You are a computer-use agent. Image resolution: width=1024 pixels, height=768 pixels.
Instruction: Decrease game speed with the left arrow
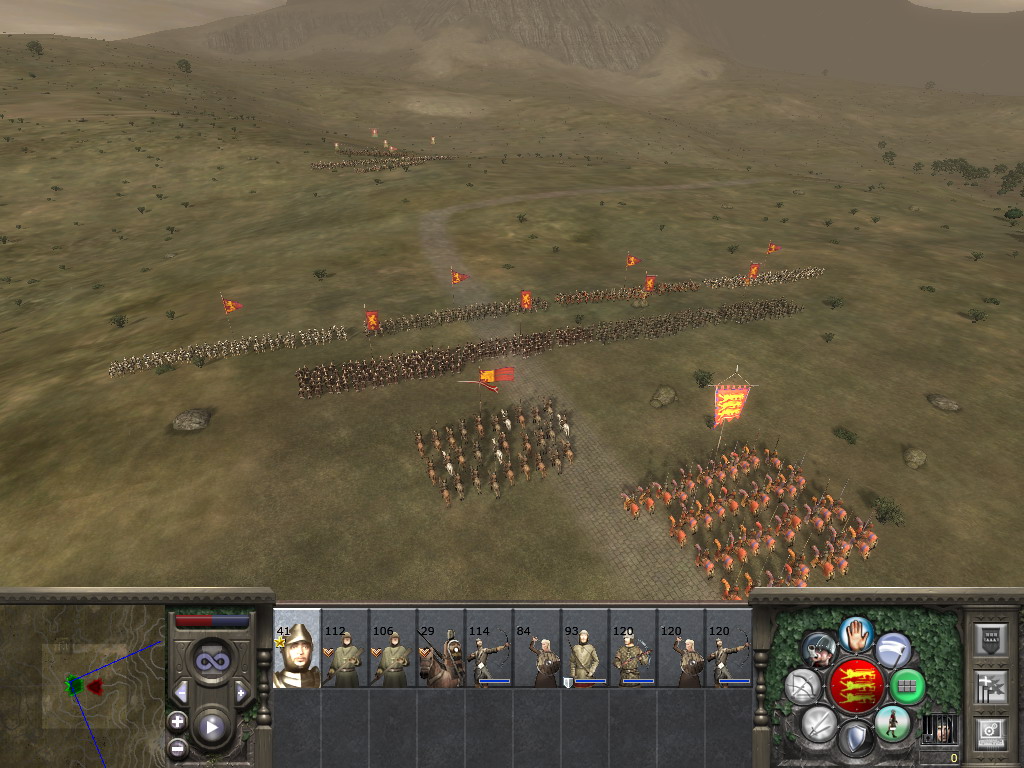181,692
